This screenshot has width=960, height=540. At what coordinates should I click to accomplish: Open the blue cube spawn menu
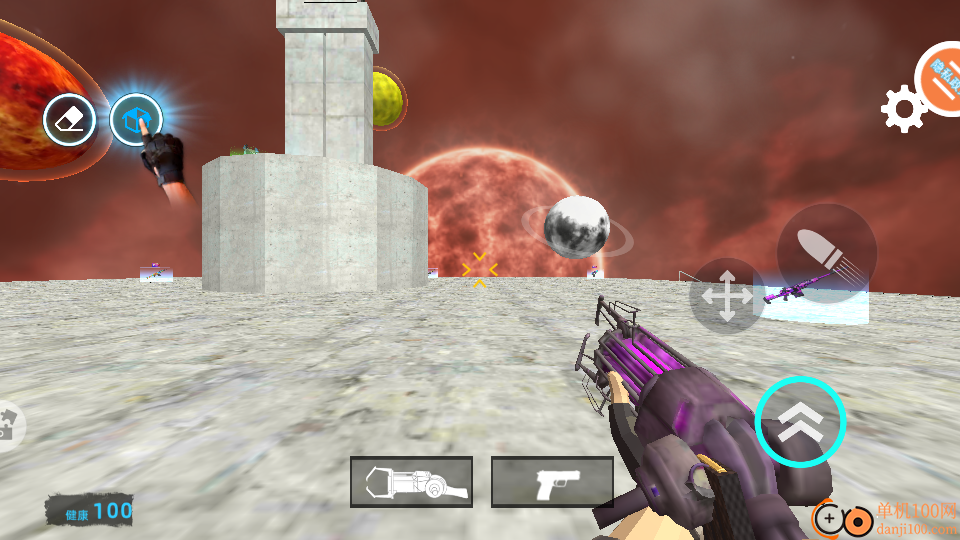[135, 121]
